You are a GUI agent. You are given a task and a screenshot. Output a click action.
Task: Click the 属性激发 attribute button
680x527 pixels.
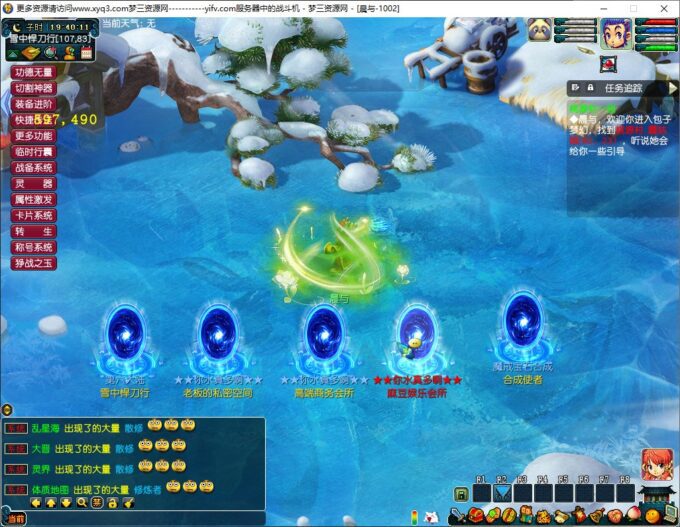(x=34, y=200)
